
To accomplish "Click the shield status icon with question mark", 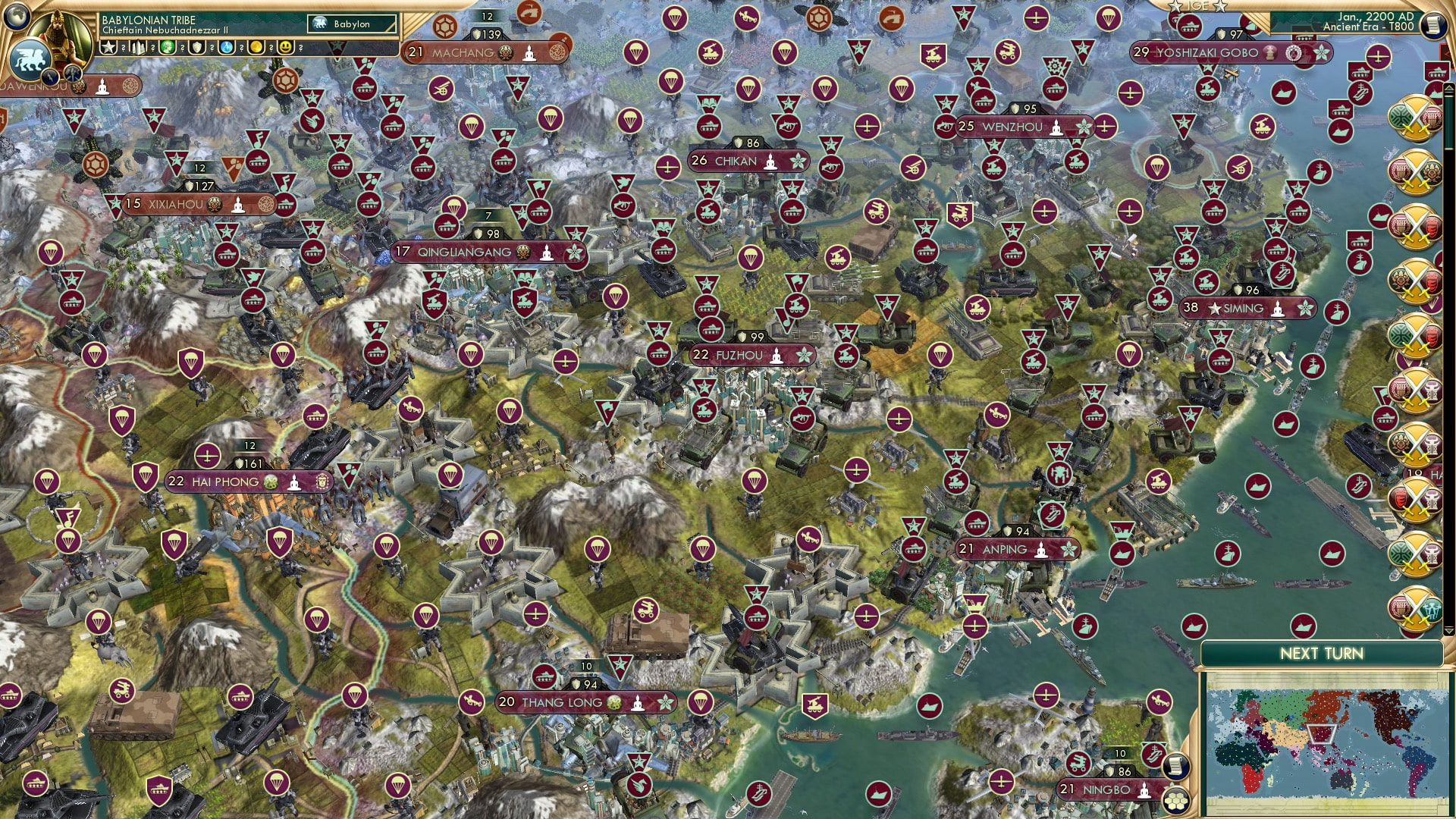I will point(197,47).
